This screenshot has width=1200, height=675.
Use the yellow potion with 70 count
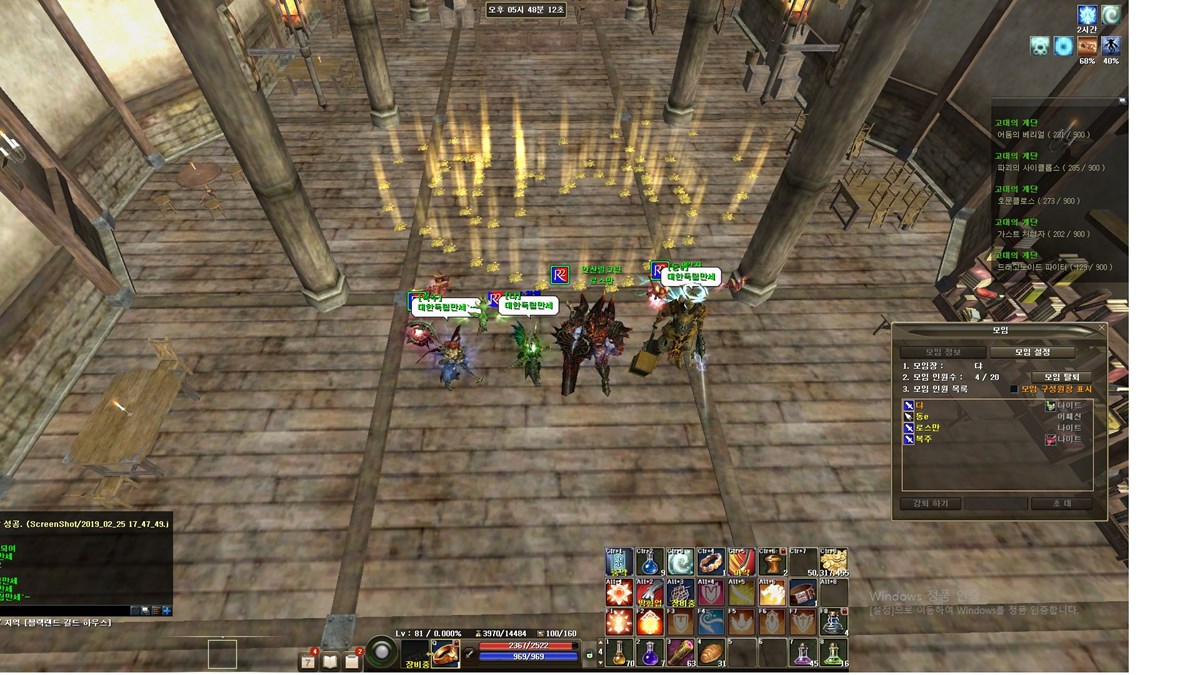coord(619,653)
